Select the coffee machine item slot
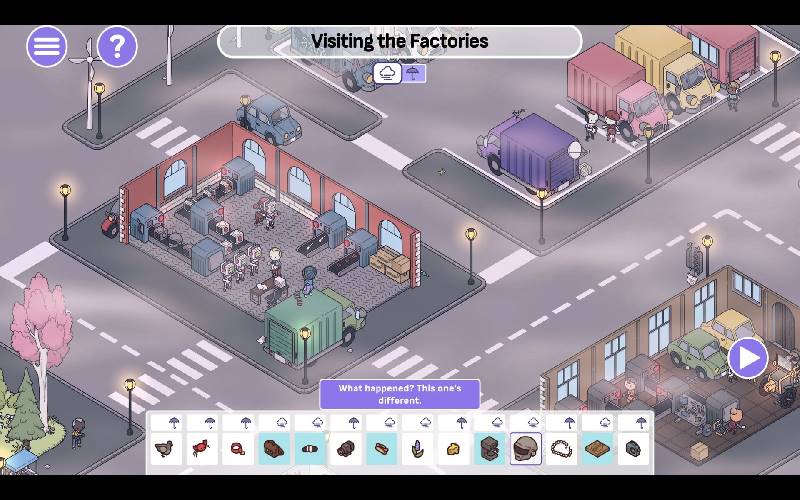The image size is (800, 500). pyautogui.click(x=490, y=449)
